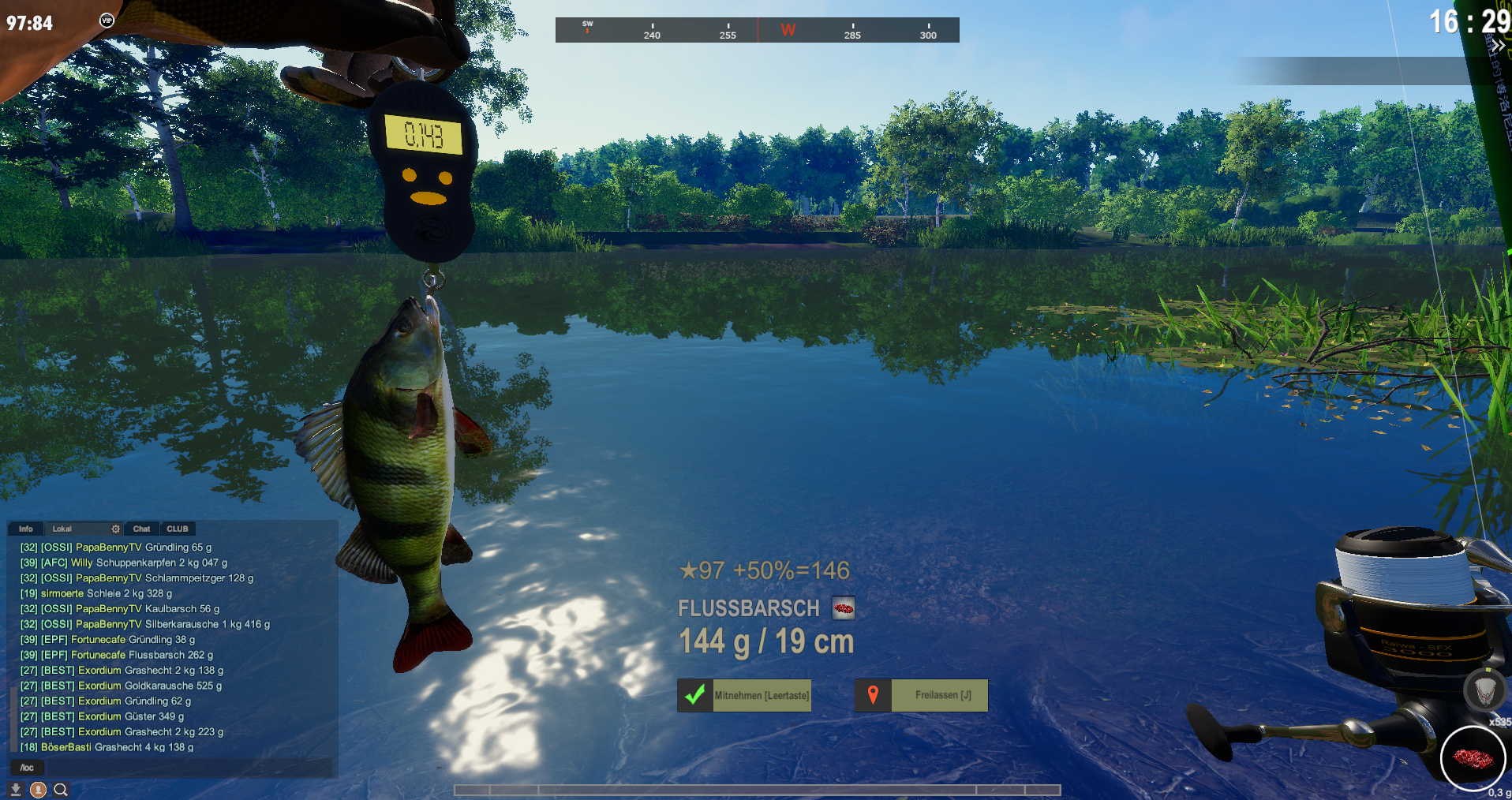Click the VIP badge icon
The height and width of the screenshot is (800, 1512).
click(x=107, y=21)
